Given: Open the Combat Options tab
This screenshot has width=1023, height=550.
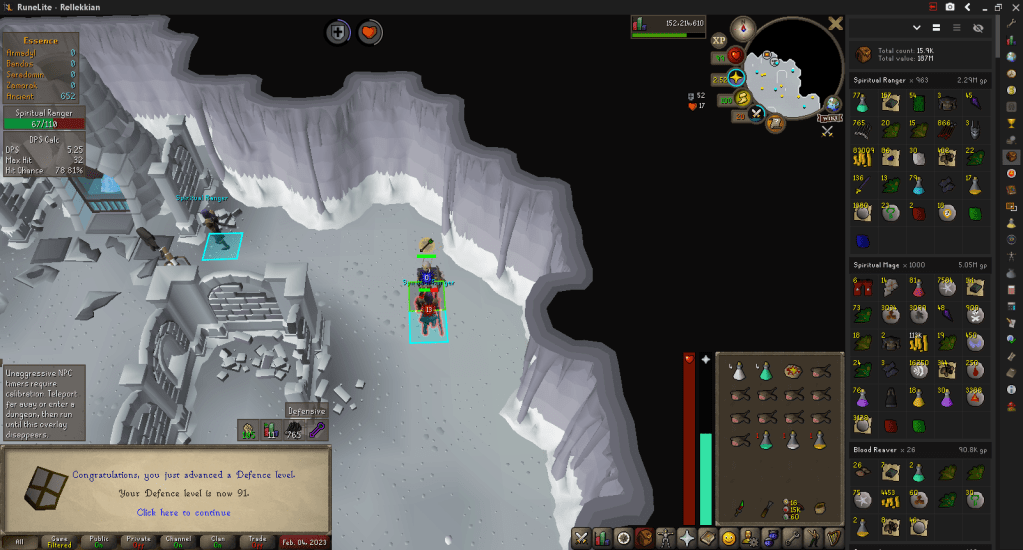Looking at the screenshot, I should tap(581, 538).
